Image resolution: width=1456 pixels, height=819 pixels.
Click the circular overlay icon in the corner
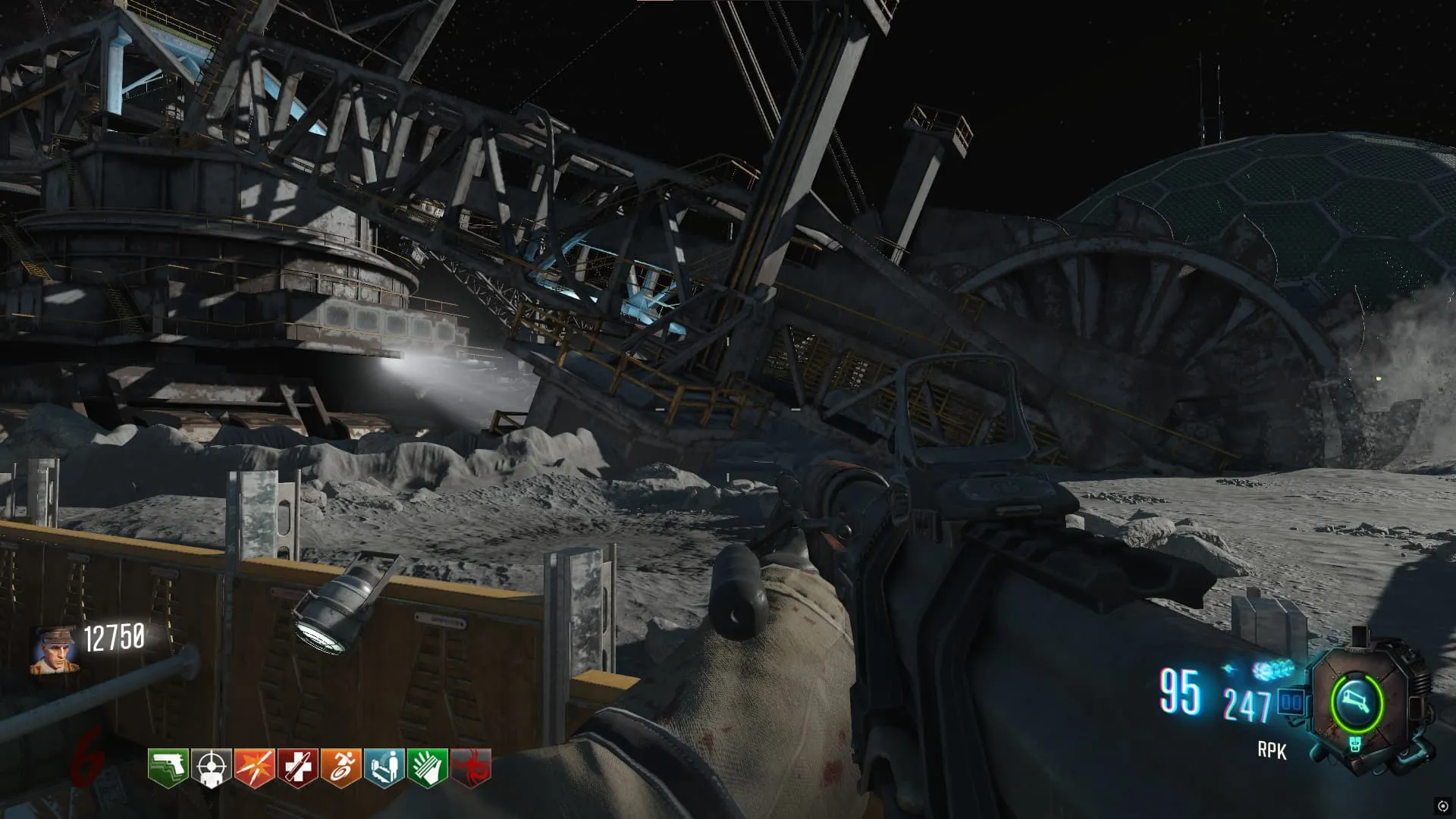pyautogui.click(x=1442, y=805)
